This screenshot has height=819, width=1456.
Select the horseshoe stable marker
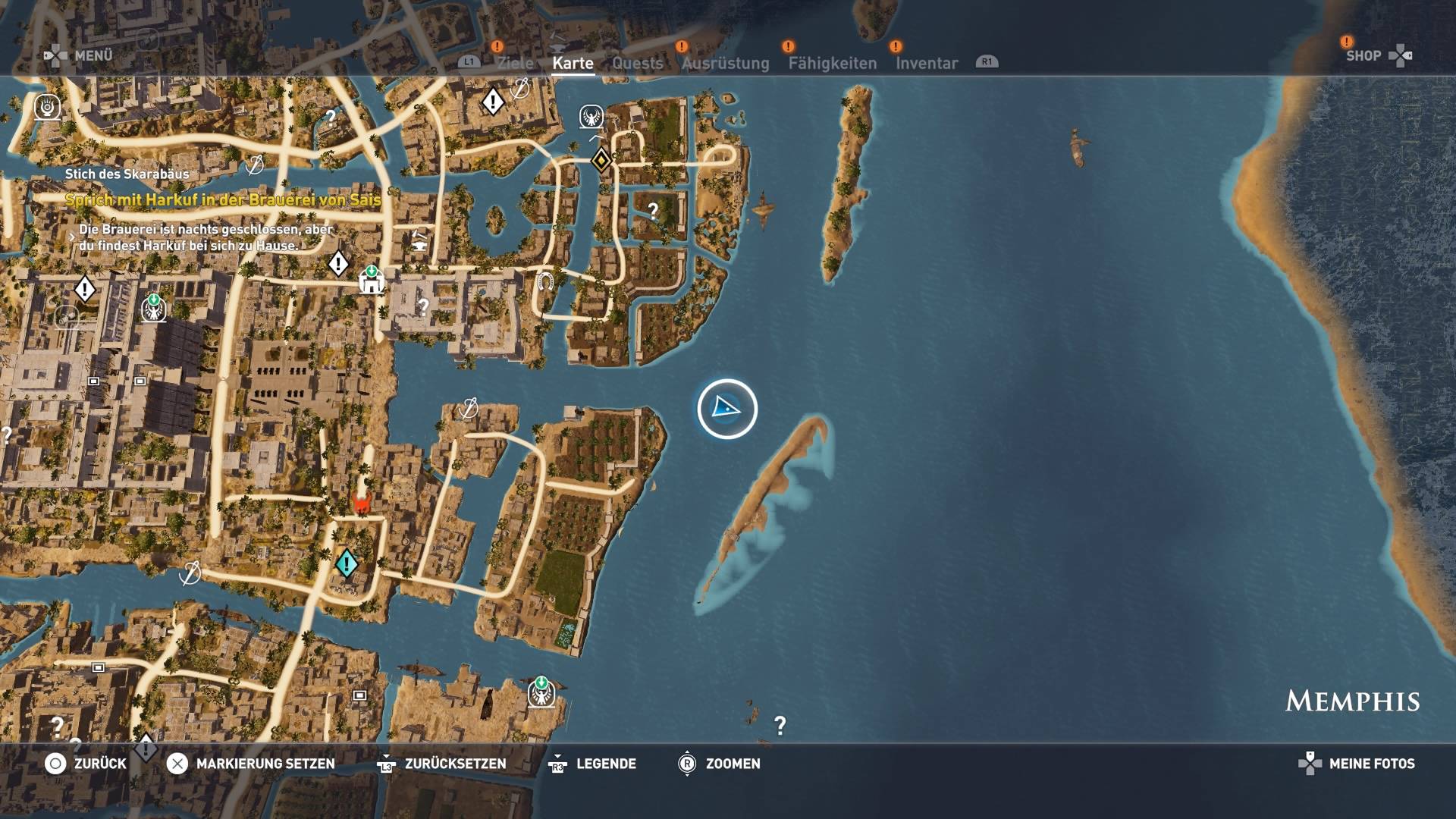pos(544,283)
